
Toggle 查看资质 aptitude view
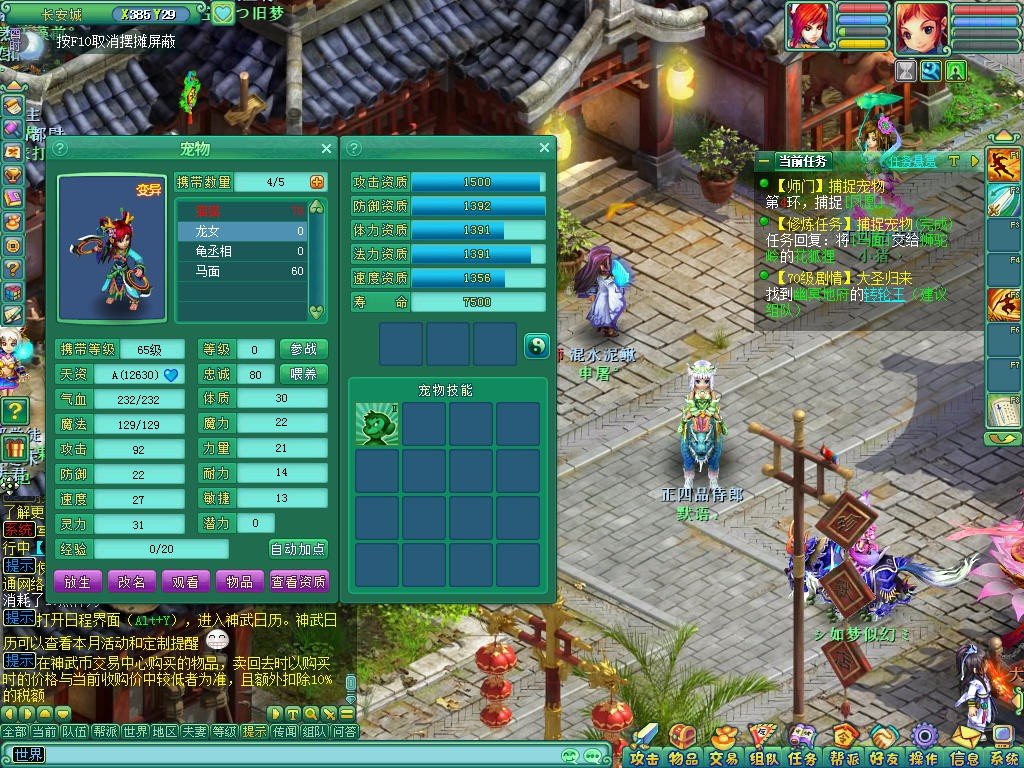tap(298, 581)
